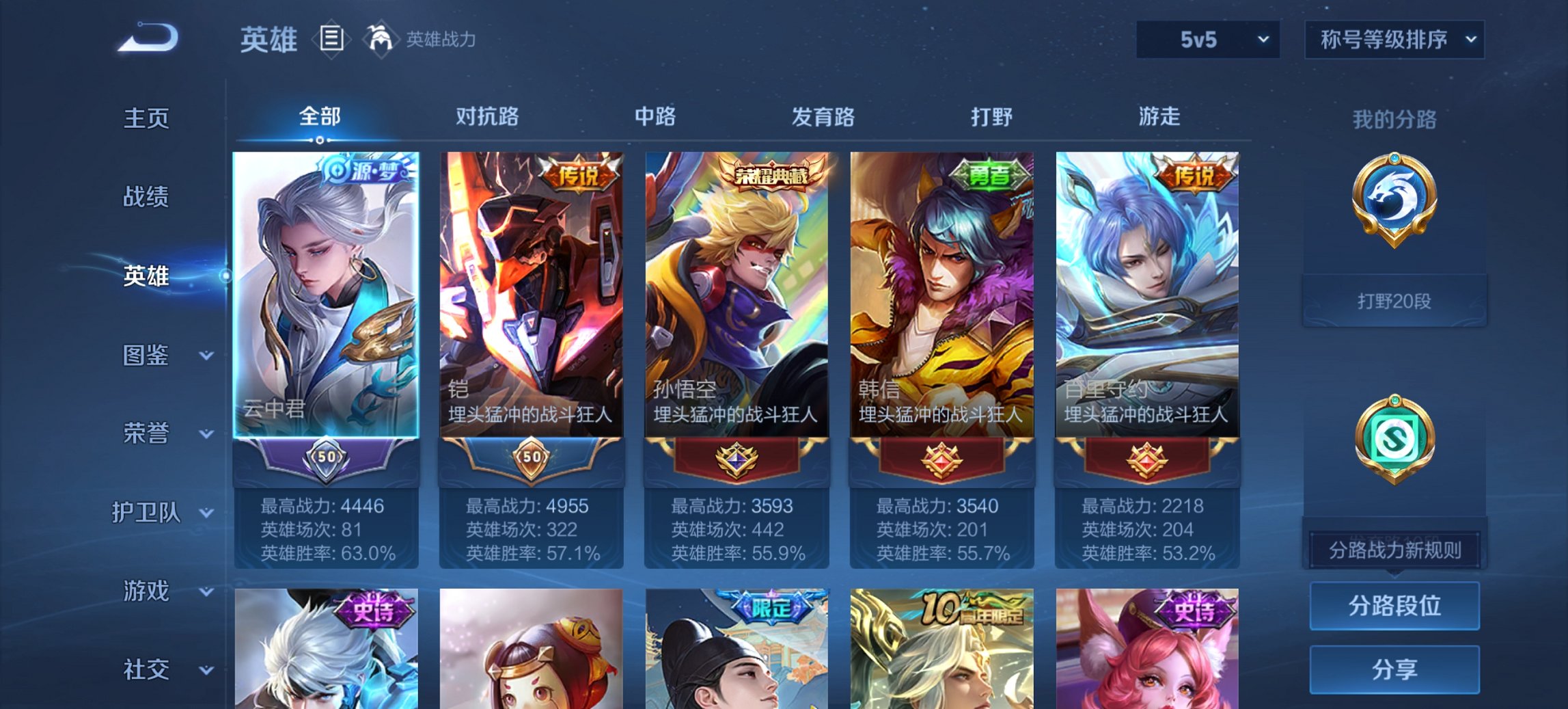The height and width of the screenshot is (709, 1568).
Task: Open the 称号等级排序 sorting dropdown
Action: (x=1392, y=39)
